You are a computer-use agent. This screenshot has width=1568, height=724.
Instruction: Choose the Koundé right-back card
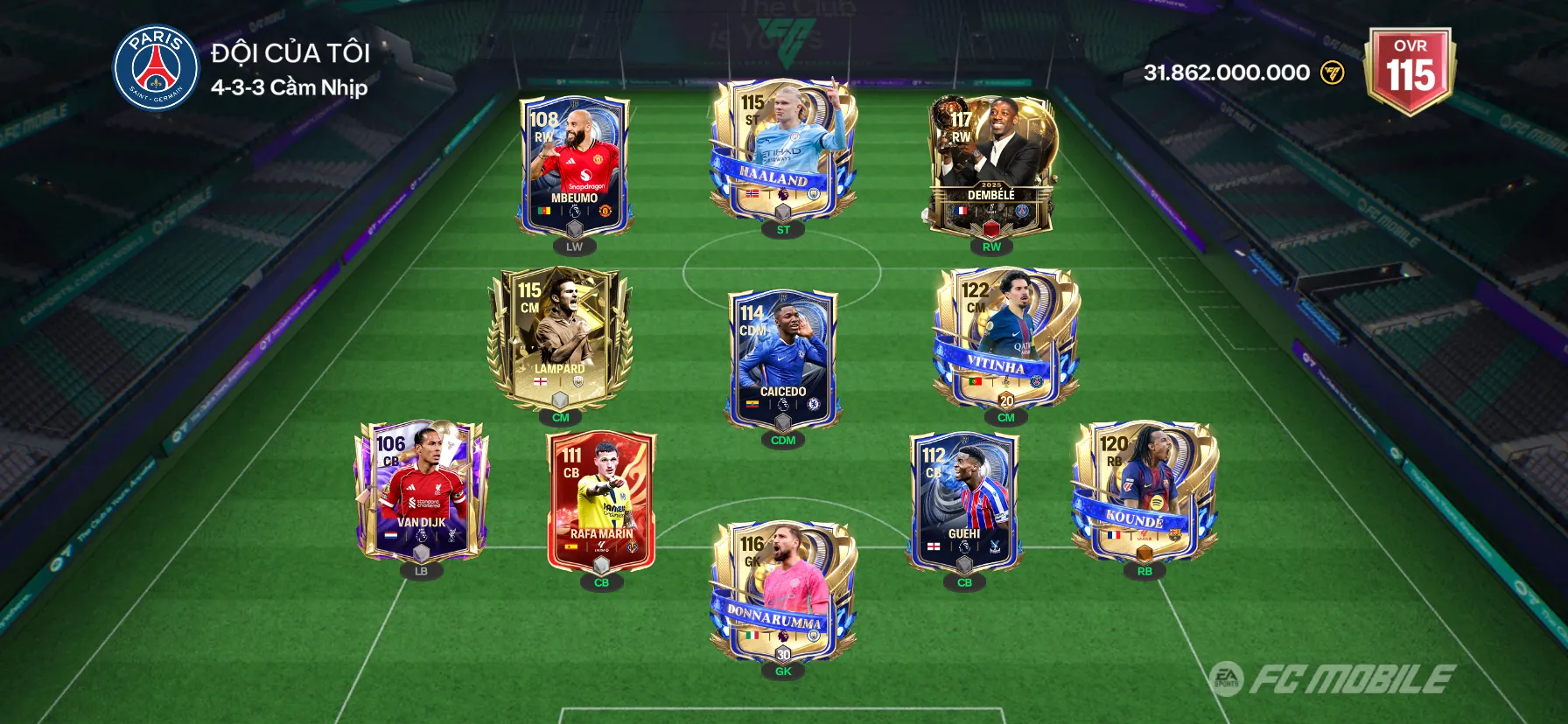(1144, 491)
